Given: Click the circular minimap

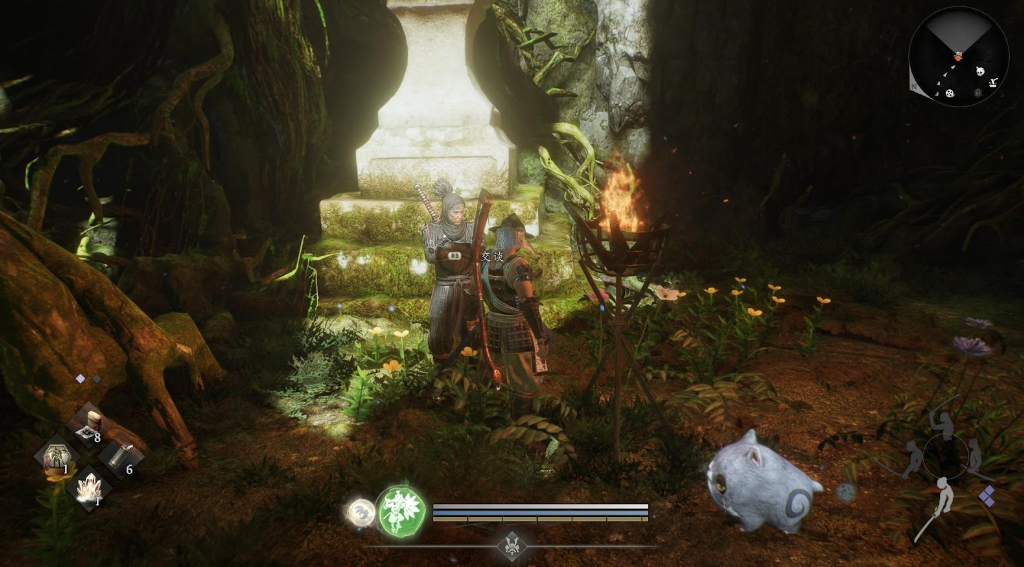Looking at the screenshot, I should (x=958, y=56).
